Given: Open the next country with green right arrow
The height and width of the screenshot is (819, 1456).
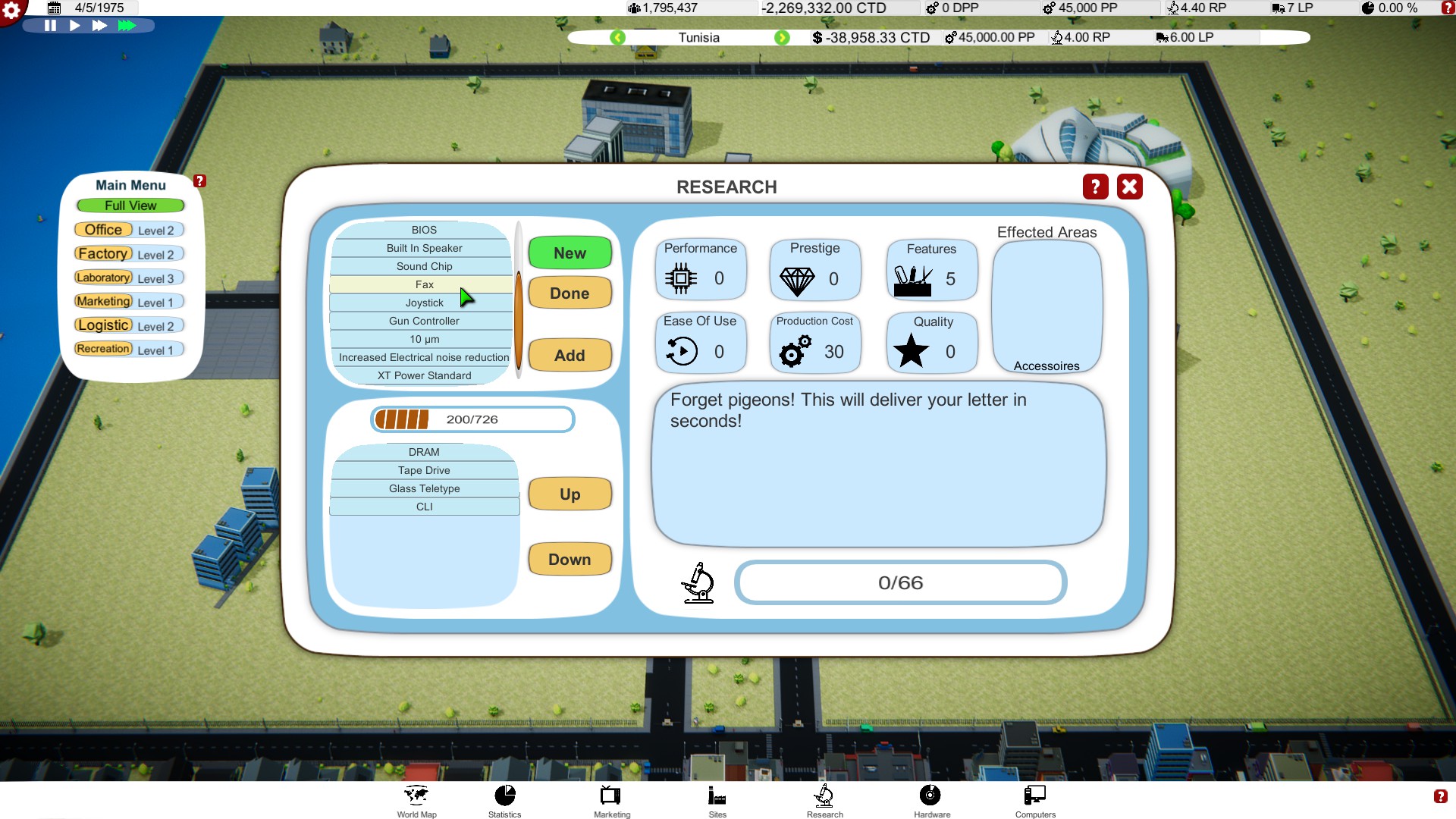Looking at the screenshot, I should coord(783,37).
